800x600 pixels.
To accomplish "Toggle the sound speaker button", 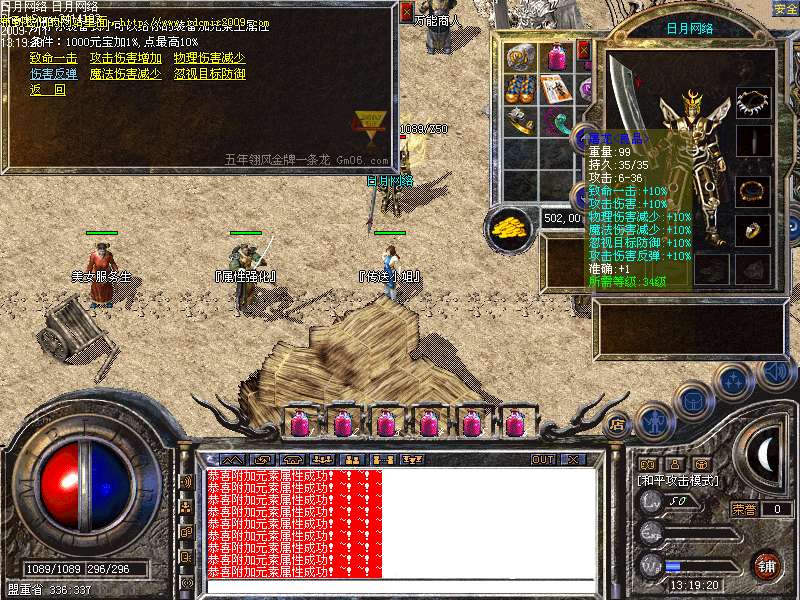I will [776, 373].
